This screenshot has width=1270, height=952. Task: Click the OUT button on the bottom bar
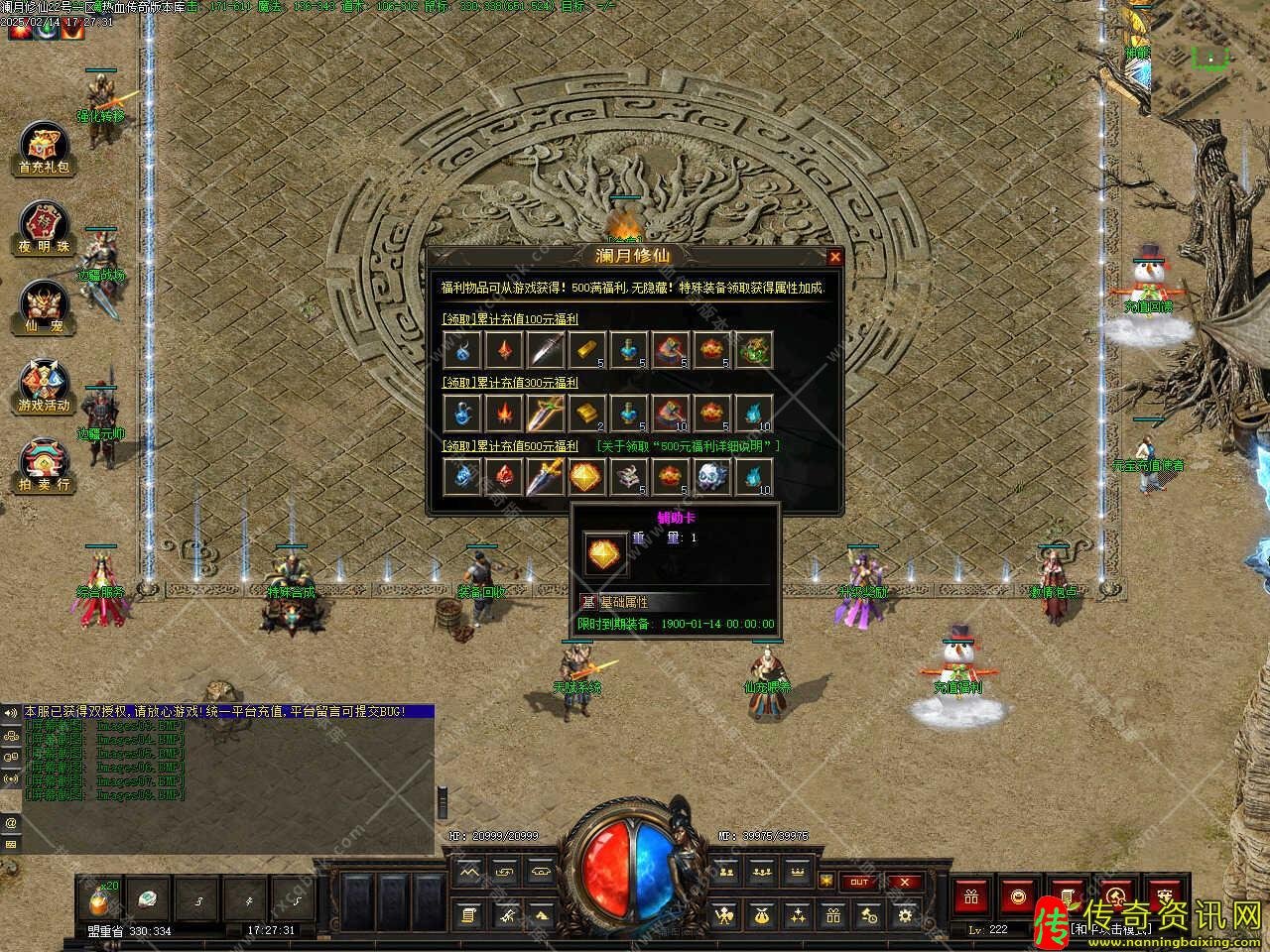tap(858, 882)
